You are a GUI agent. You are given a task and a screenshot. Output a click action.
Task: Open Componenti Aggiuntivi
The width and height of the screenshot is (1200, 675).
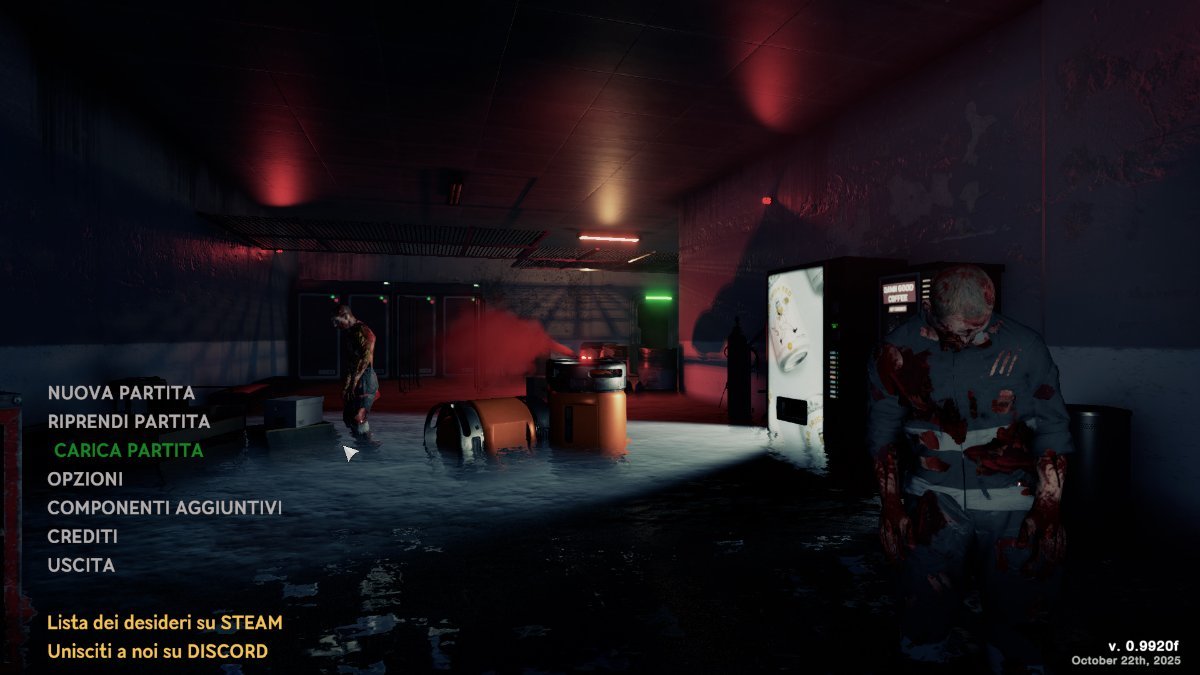pos(164,508)
